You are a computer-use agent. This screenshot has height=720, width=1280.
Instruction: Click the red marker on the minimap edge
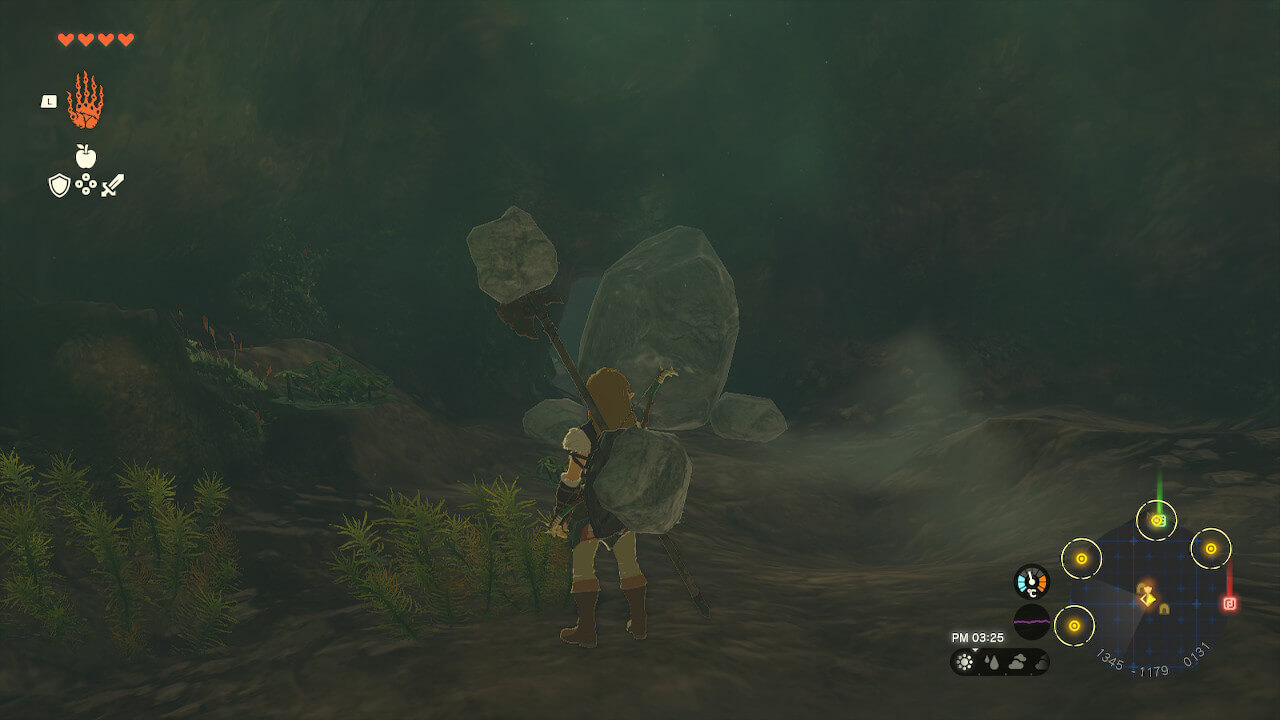(x=1229, y=603)
